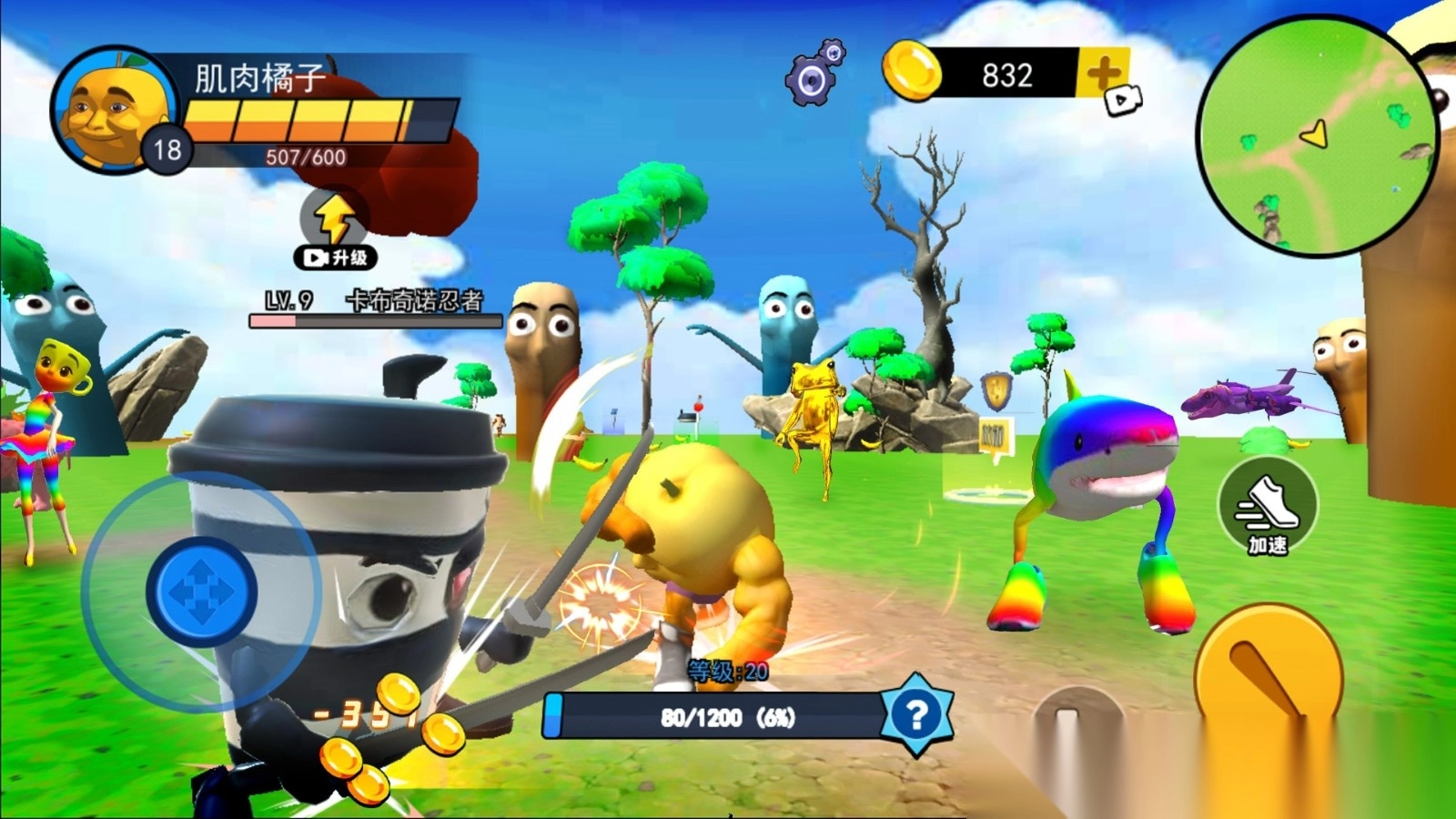Tap the blue question mark help button
The image size is (1456, 819).
coord(916,715)
